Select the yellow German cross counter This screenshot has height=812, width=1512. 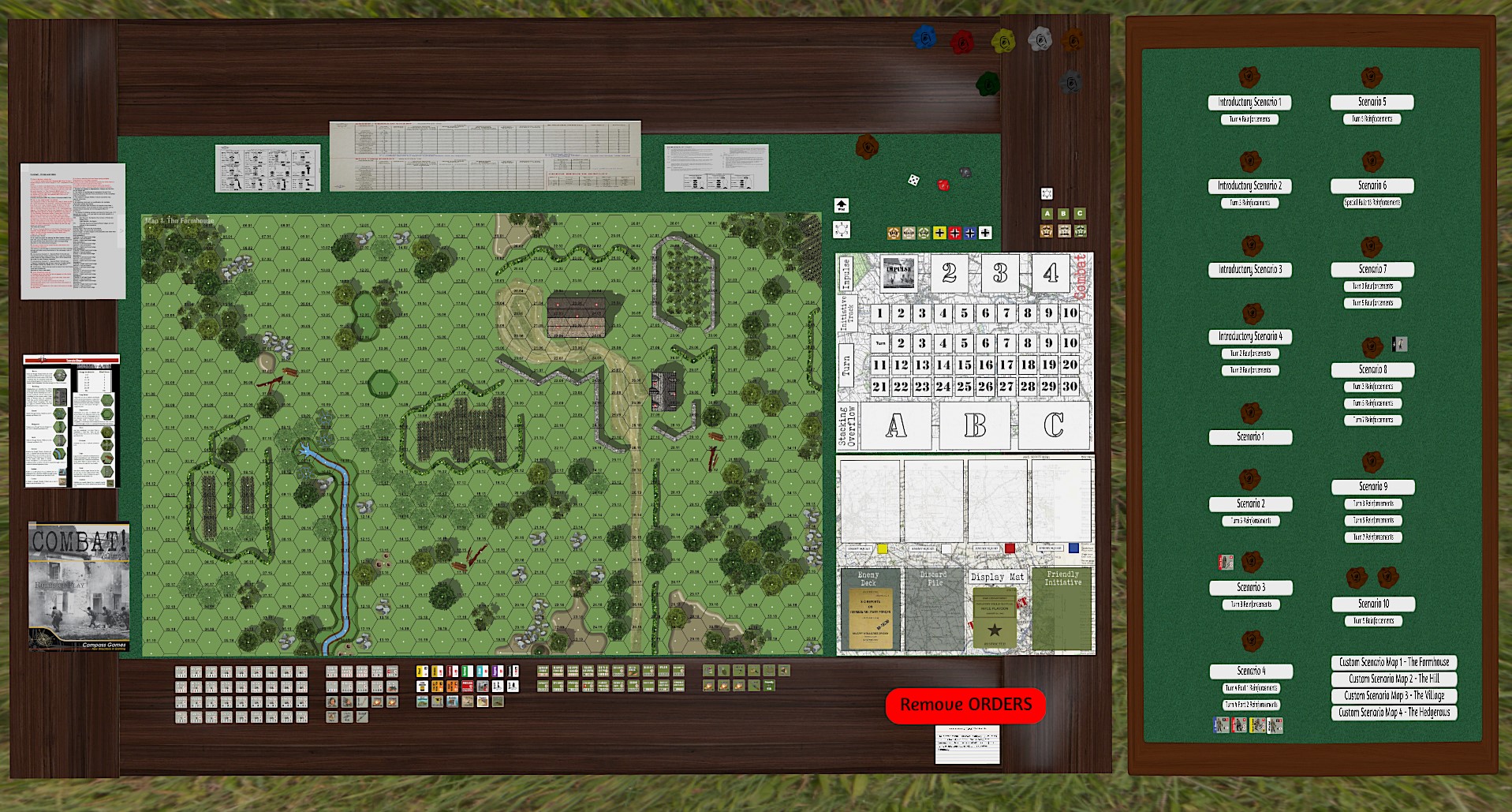(x=940, y=234)
